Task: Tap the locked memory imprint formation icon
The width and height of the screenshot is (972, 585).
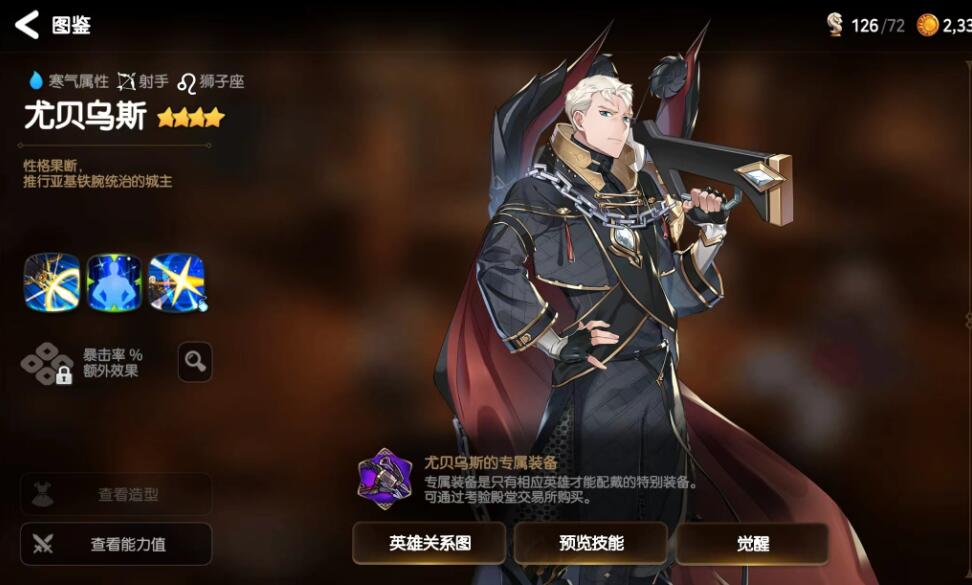Action: [48, 363]
